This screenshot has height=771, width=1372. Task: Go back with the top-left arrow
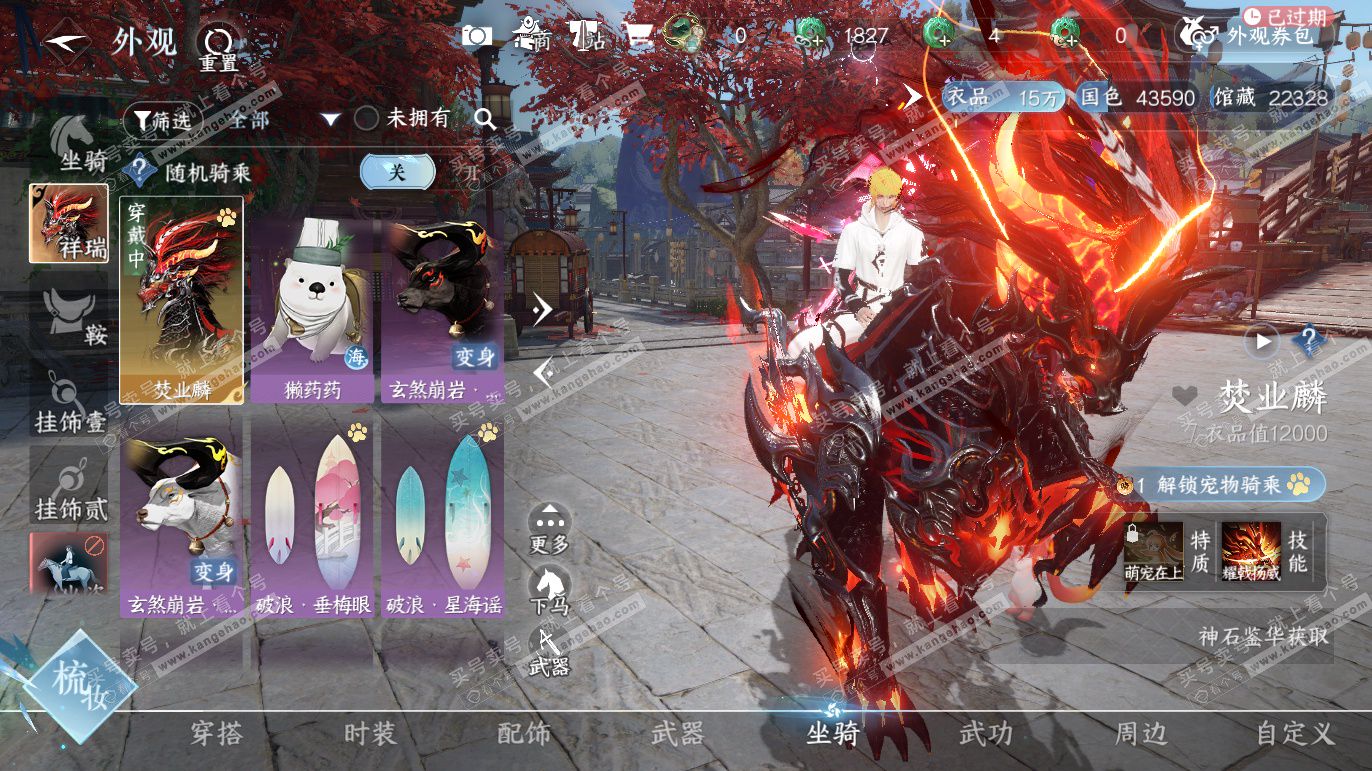[67, 43]
